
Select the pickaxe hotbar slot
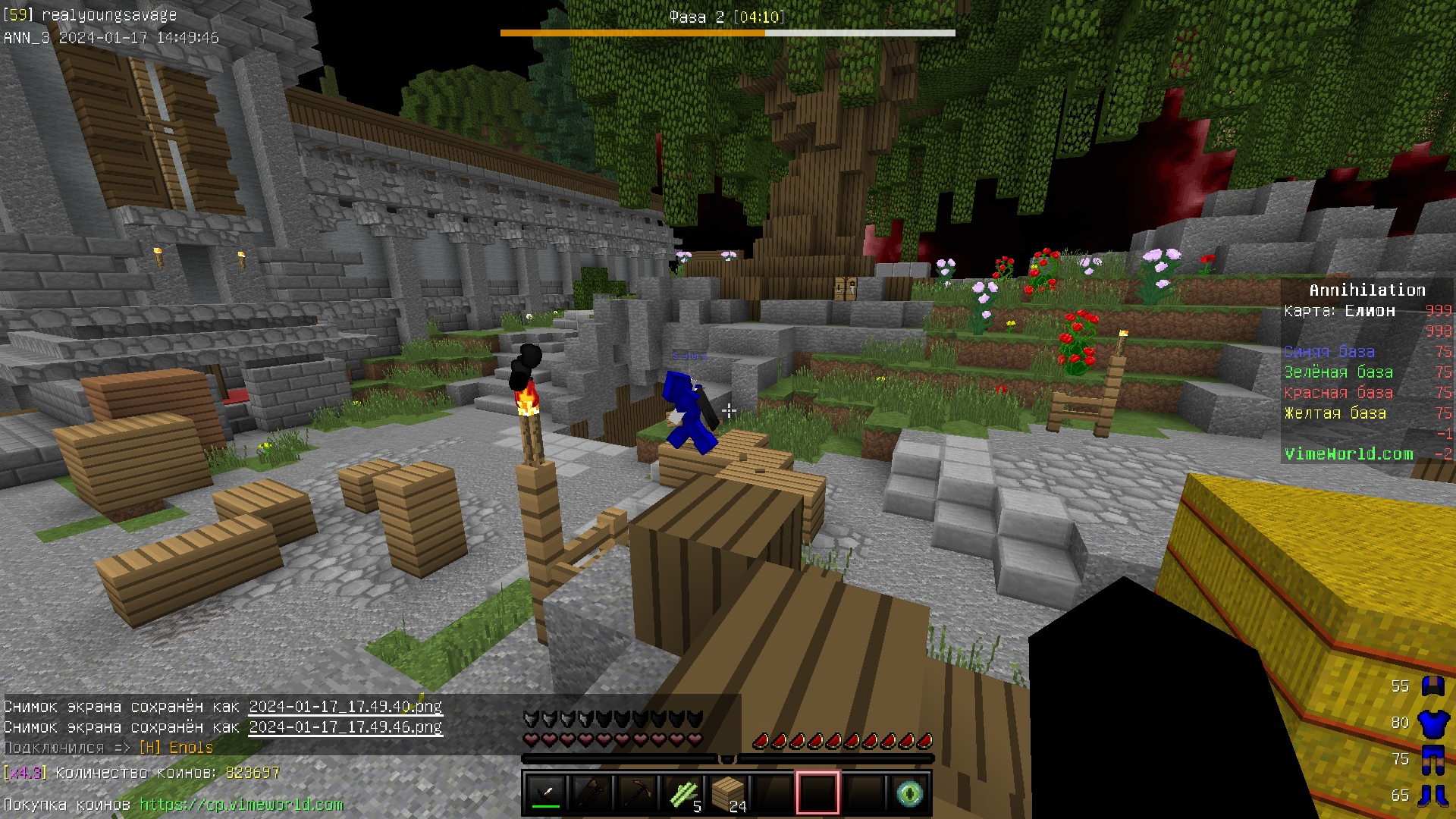[636, 793]
